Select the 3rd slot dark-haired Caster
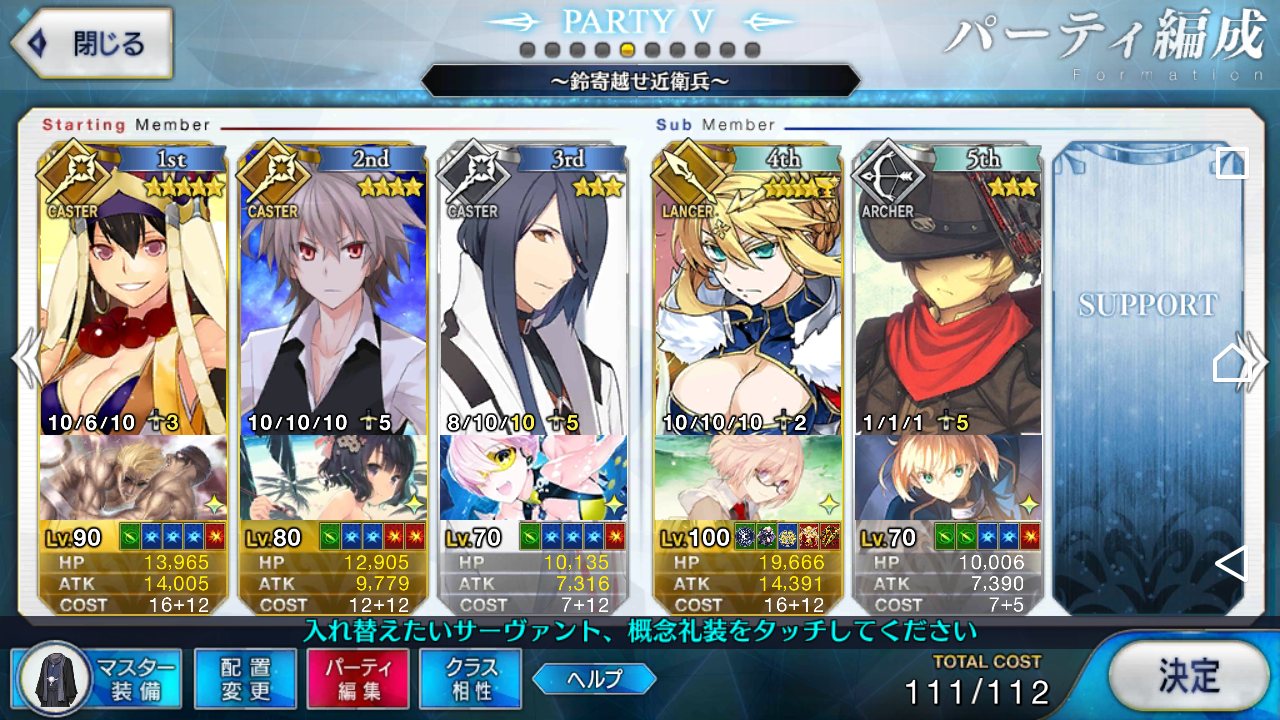 click(533, 300)
